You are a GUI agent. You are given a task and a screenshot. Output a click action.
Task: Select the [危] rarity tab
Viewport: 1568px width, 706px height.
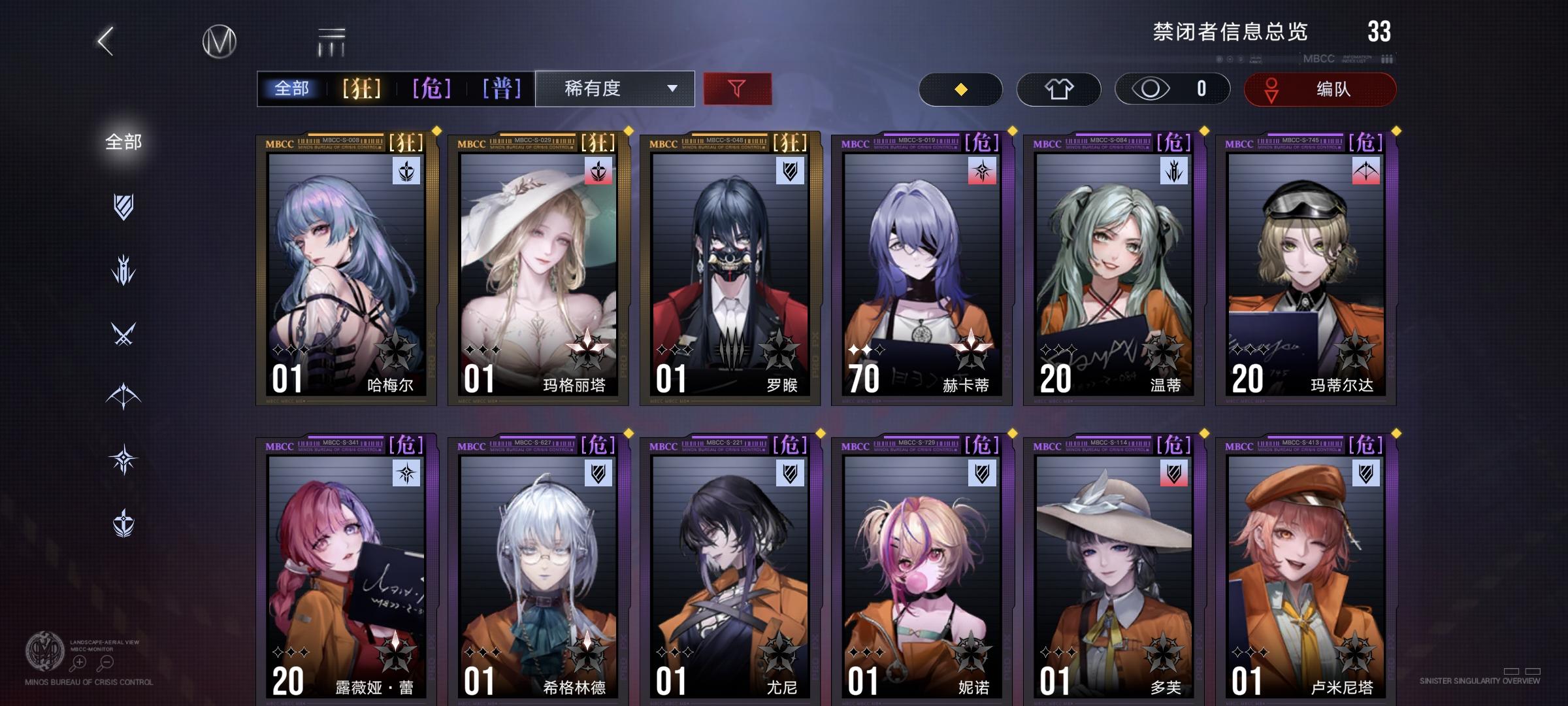point(432,88)
